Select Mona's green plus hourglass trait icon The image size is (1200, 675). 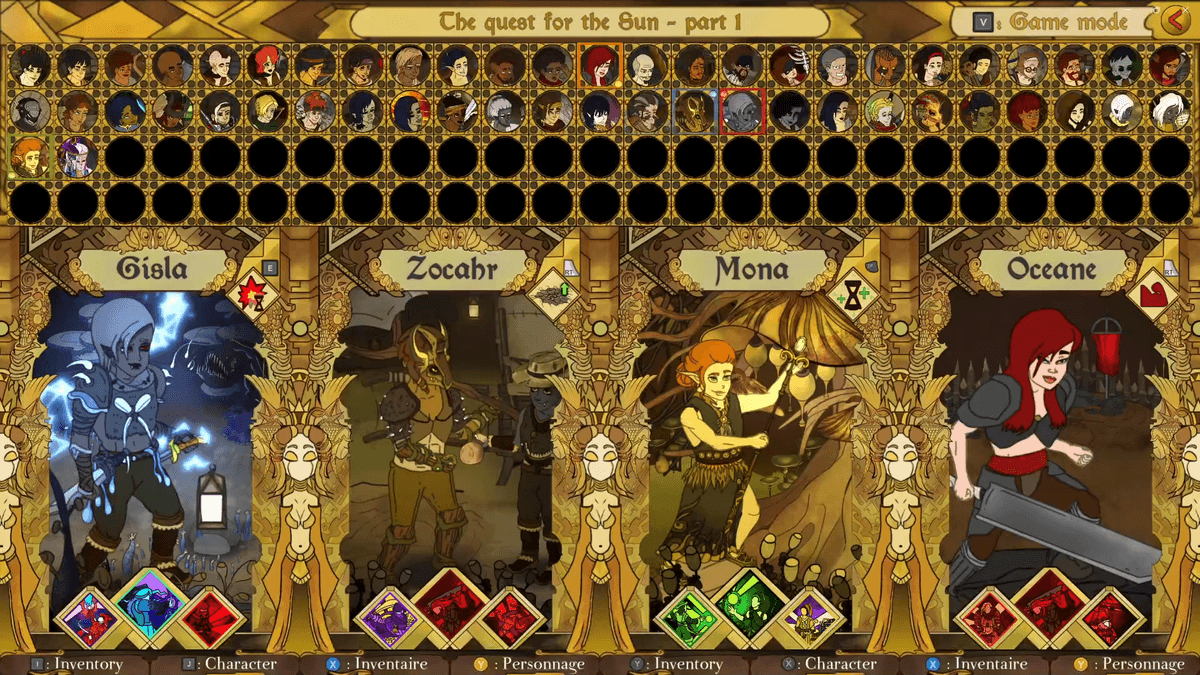click(x=851, y=295)
